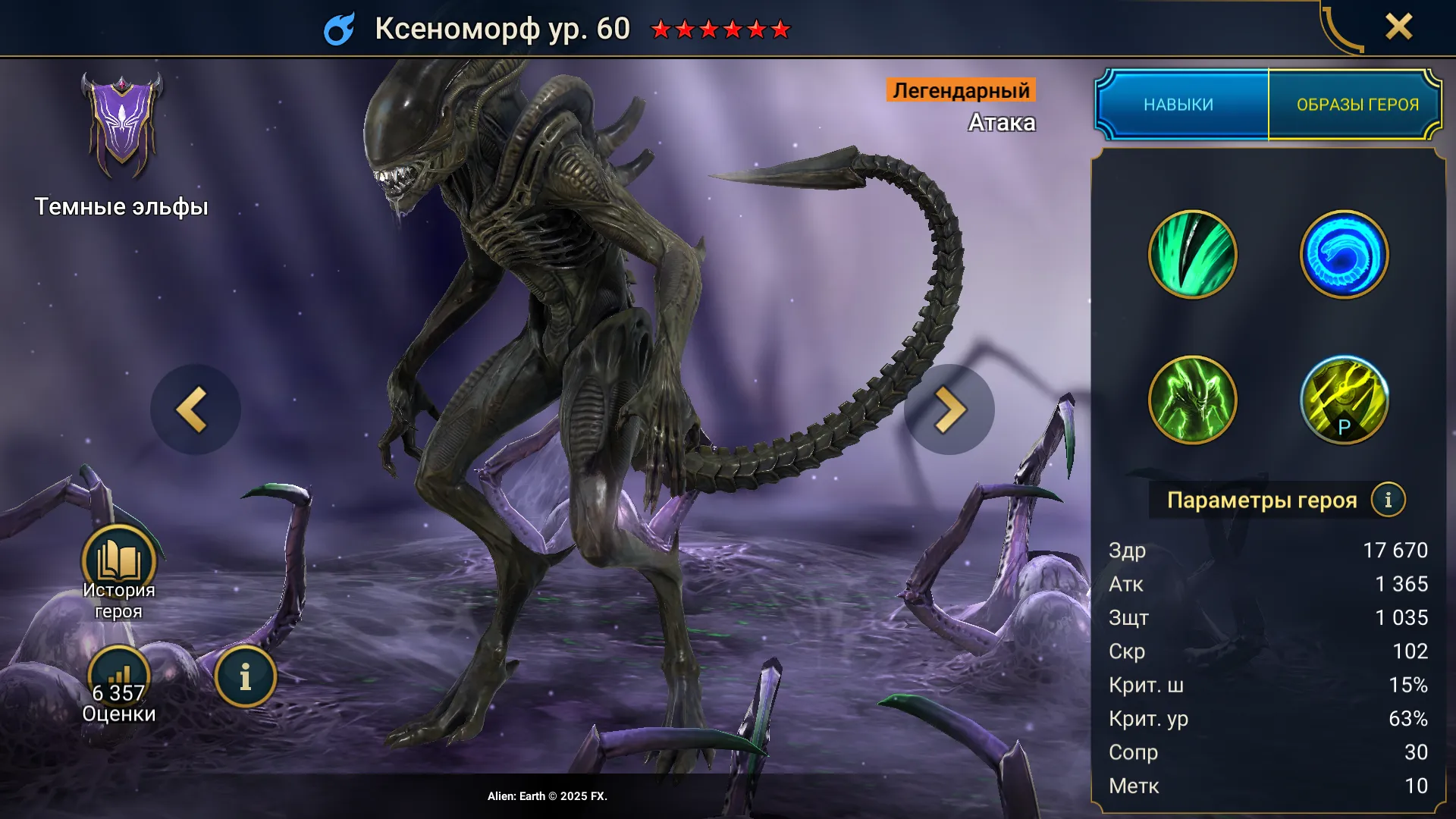
Task: Tap the Темные эльфы faction crest
Action: click(121, 127)
